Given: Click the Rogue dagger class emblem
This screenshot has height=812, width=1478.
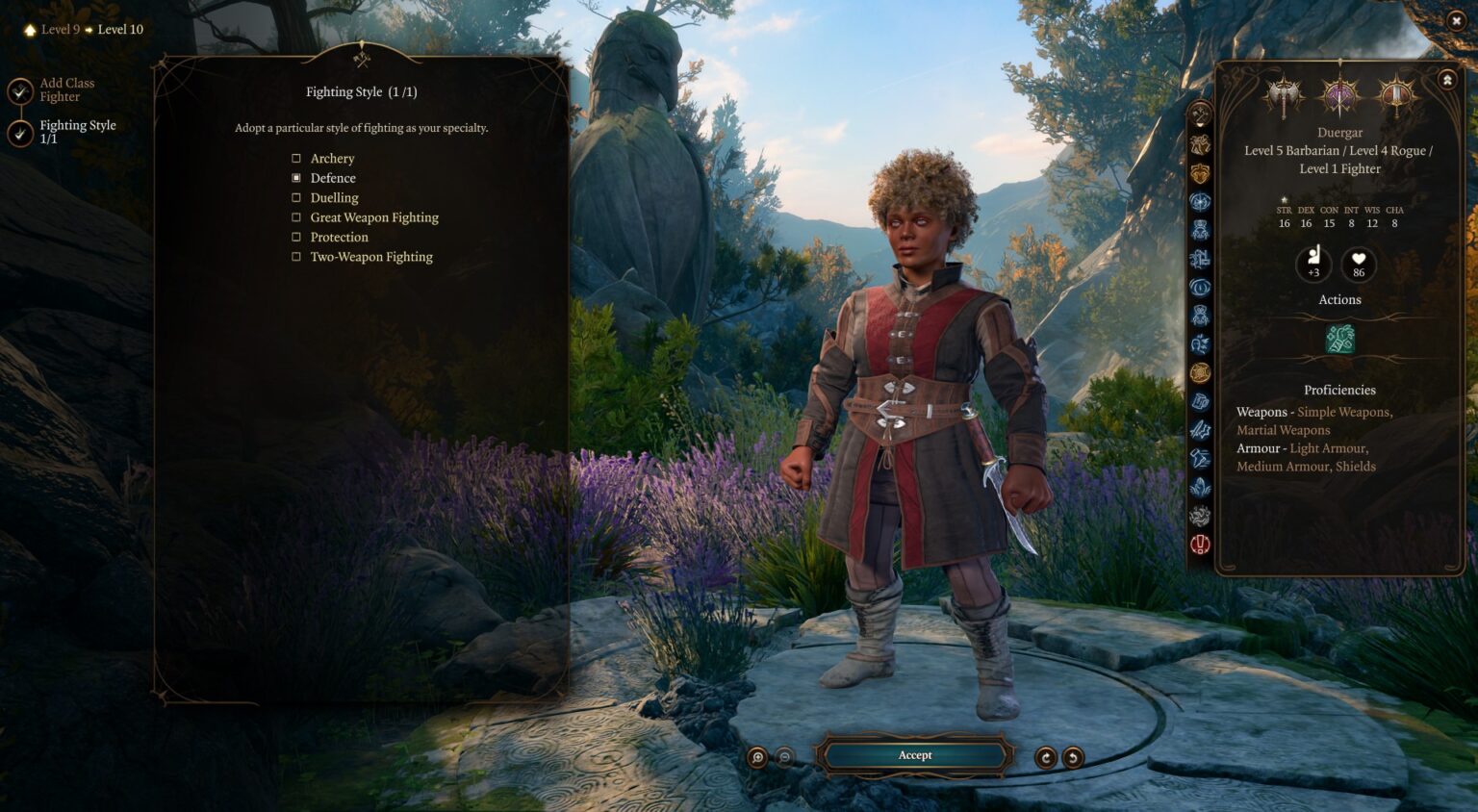Looking at the screenshot, I should click(x=1339, y=94).
